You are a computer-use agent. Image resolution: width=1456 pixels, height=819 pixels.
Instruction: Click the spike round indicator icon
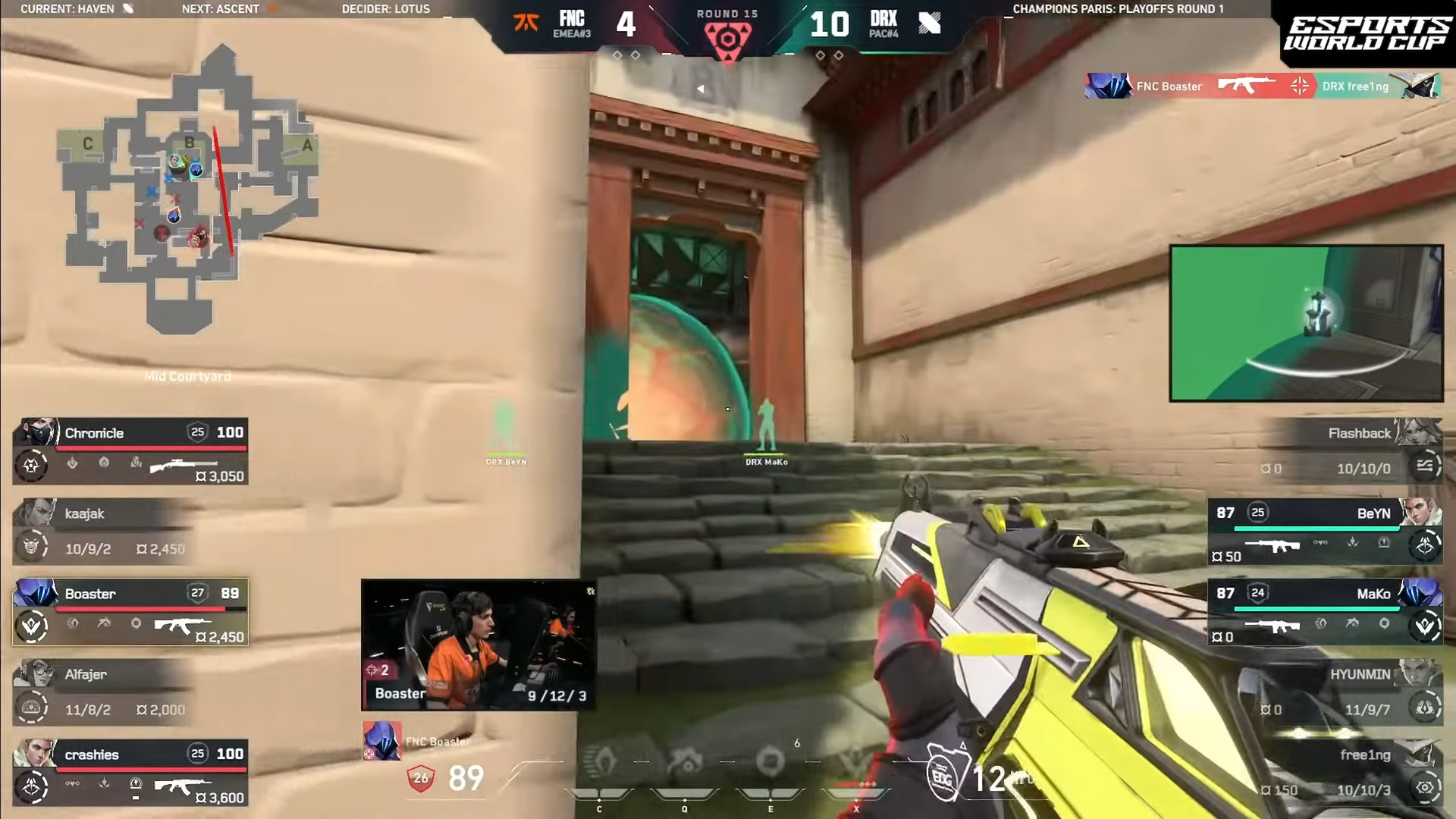pyautogui.click(x=727, y=39)
